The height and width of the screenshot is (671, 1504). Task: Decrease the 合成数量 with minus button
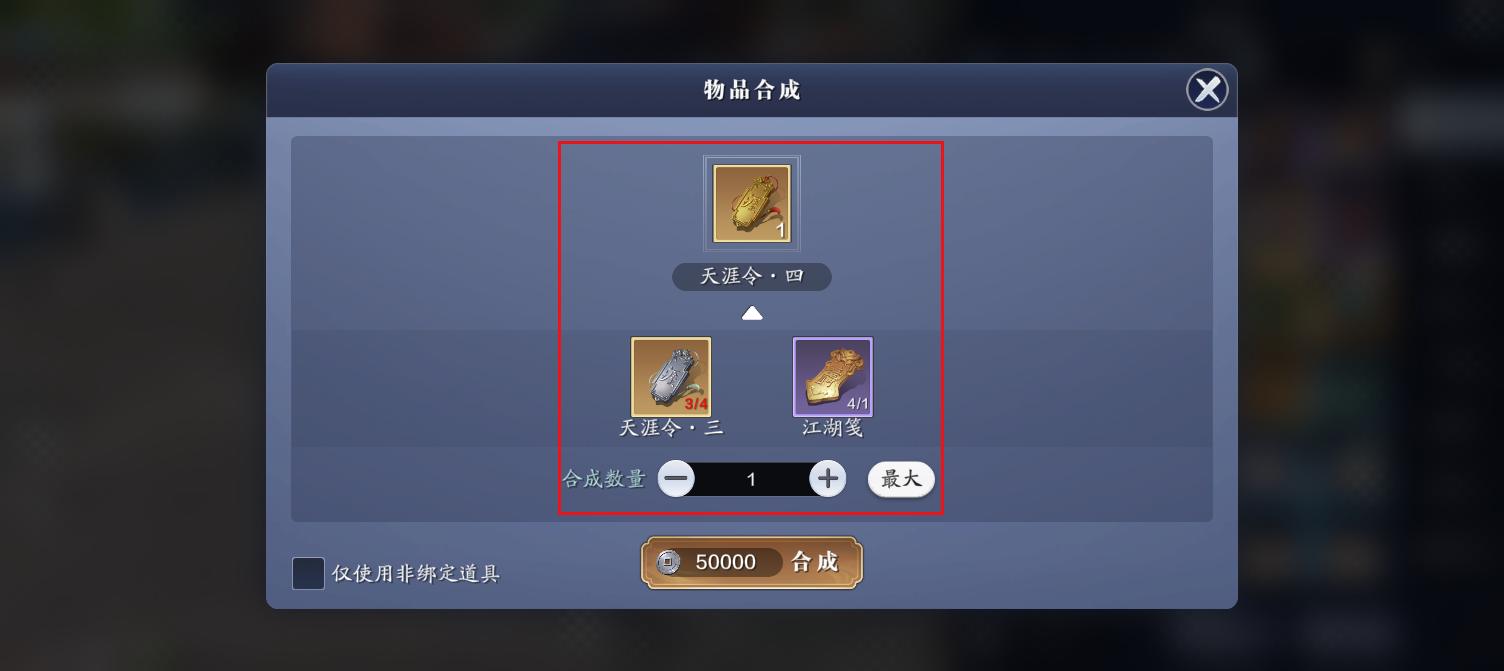[x=676, y=479]
